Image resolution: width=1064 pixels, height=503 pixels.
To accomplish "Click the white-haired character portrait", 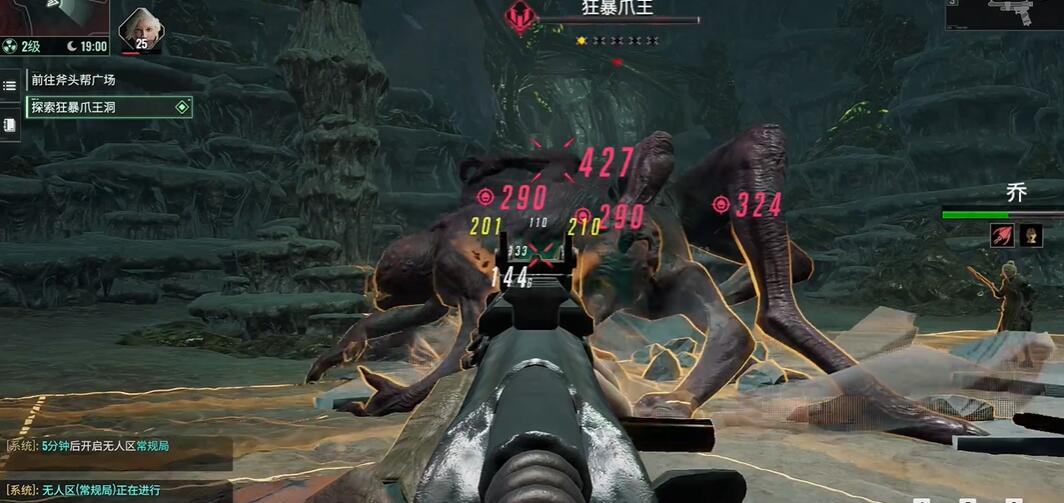I will pyautogui.click(x=139, y=29).
